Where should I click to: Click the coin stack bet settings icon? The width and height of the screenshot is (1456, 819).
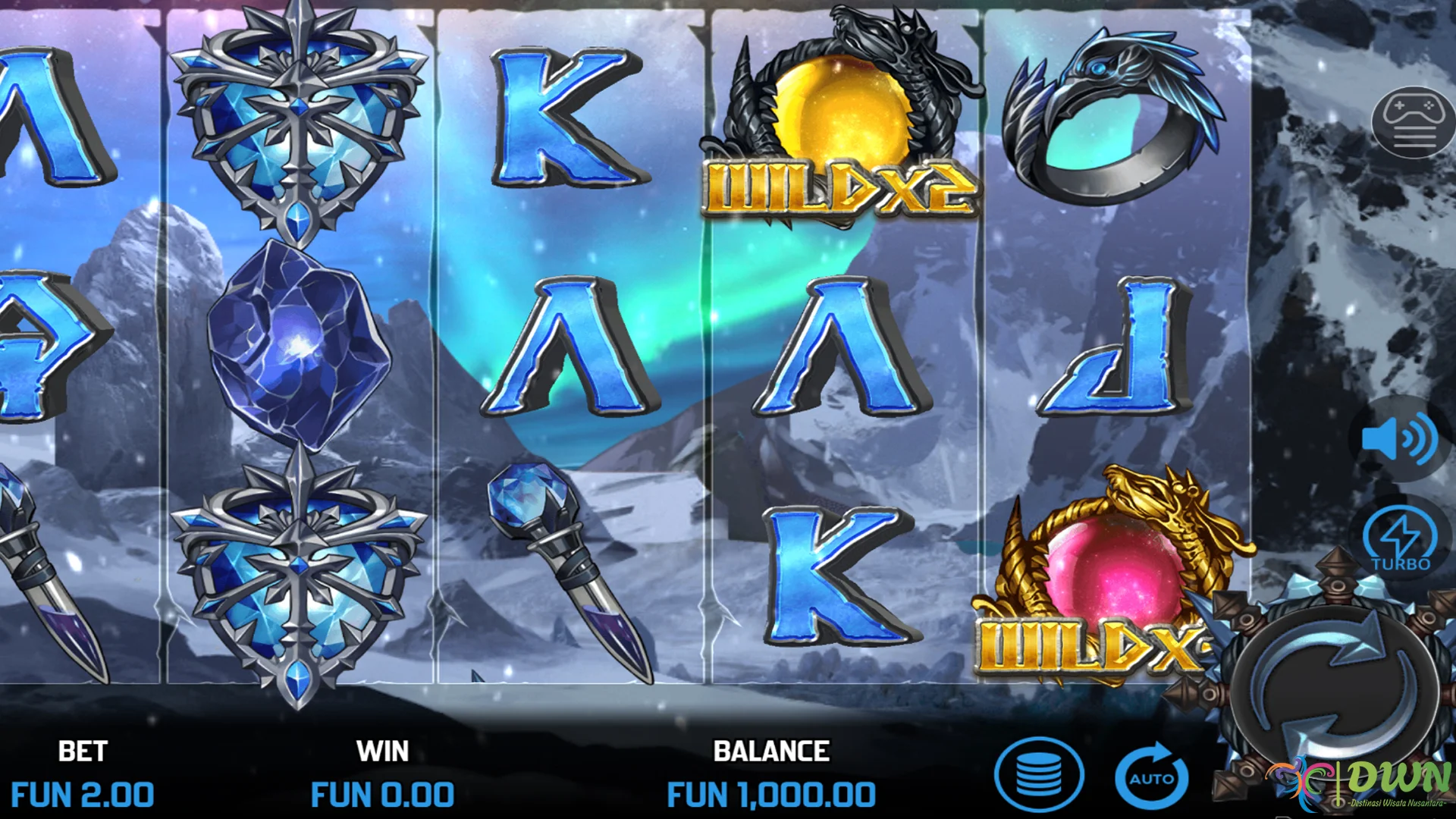(x=1040, y=775)
